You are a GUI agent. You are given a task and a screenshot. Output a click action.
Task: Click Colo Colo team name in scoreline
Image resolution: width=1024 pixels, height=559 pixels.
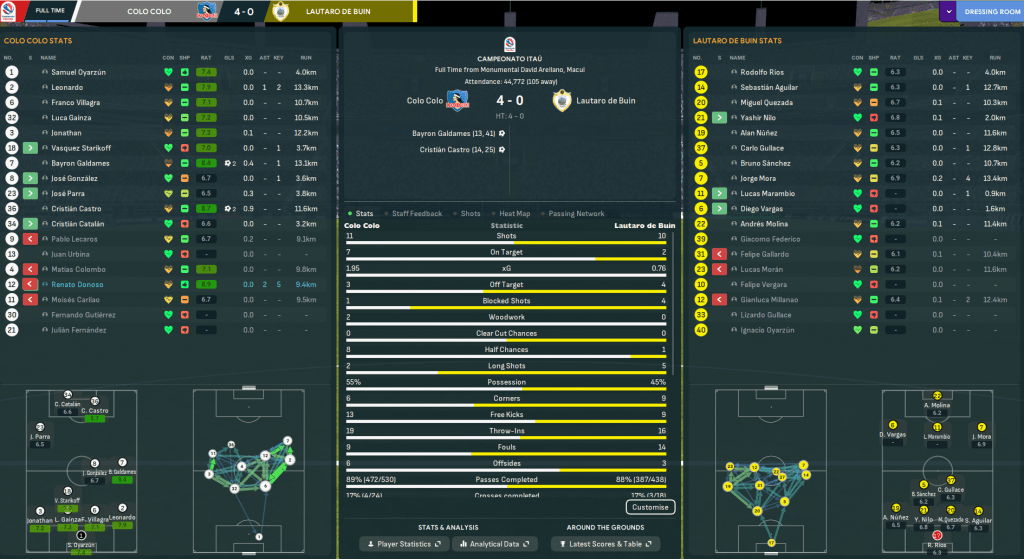tap(423, 101)
